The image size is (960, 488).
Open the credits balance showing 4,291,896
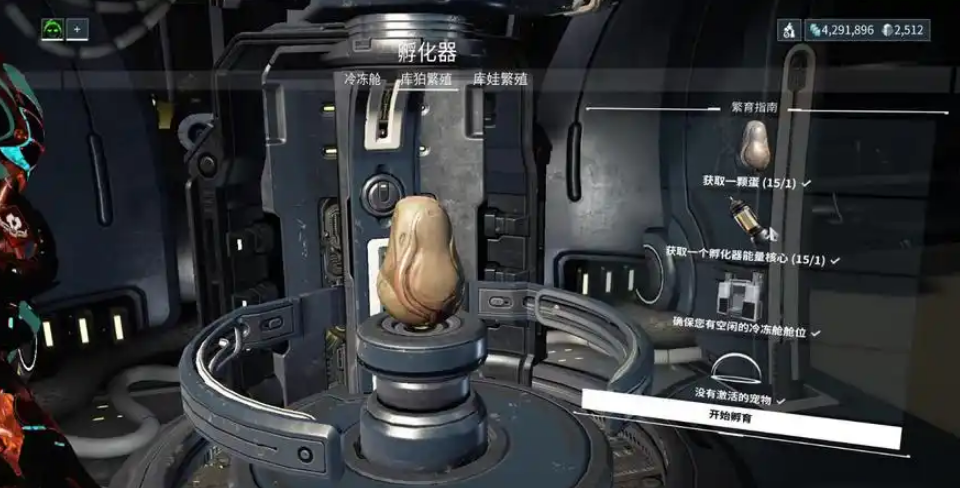(840, 30)
